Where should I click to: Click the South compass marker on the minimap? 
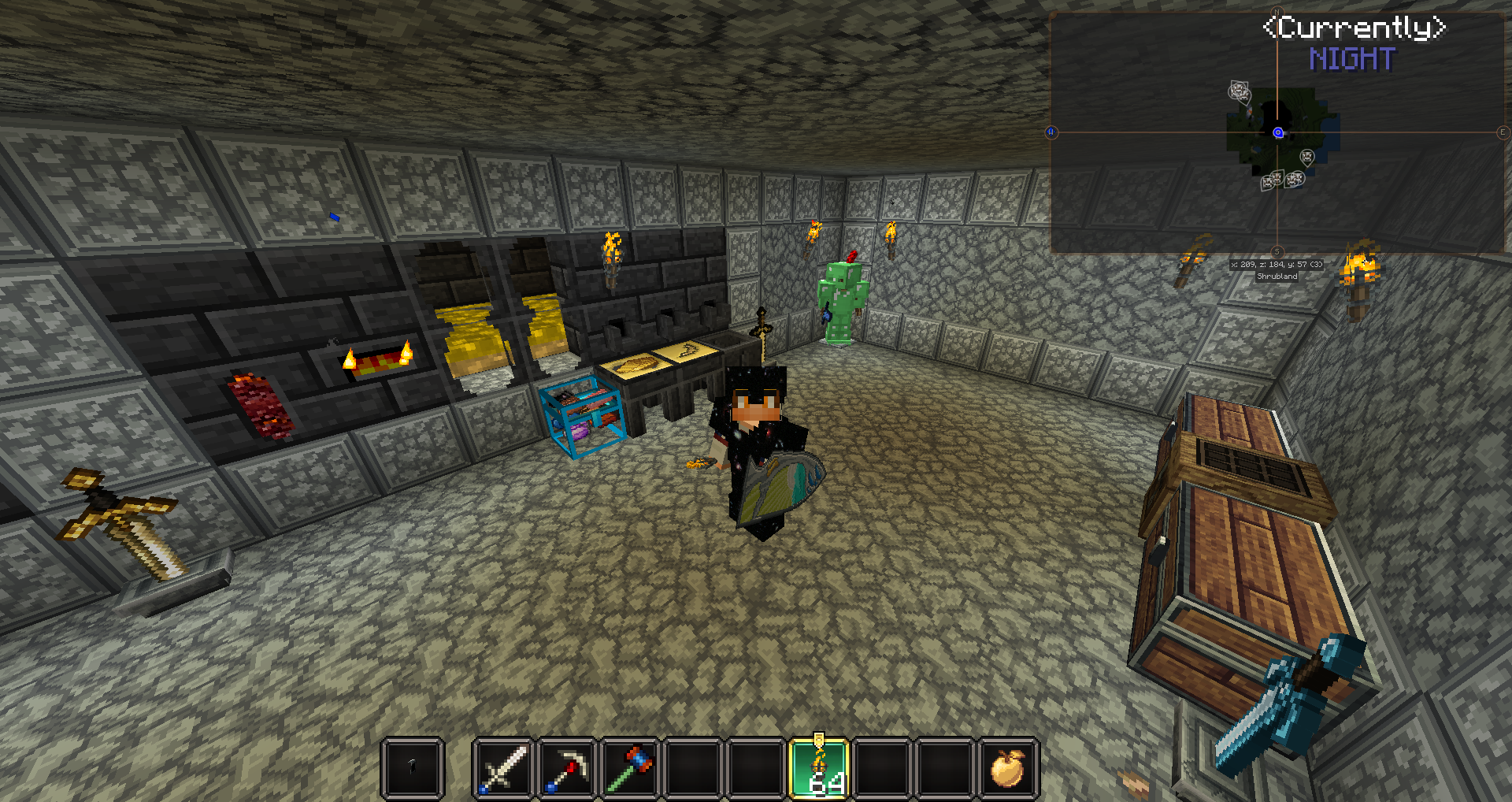1277,251
